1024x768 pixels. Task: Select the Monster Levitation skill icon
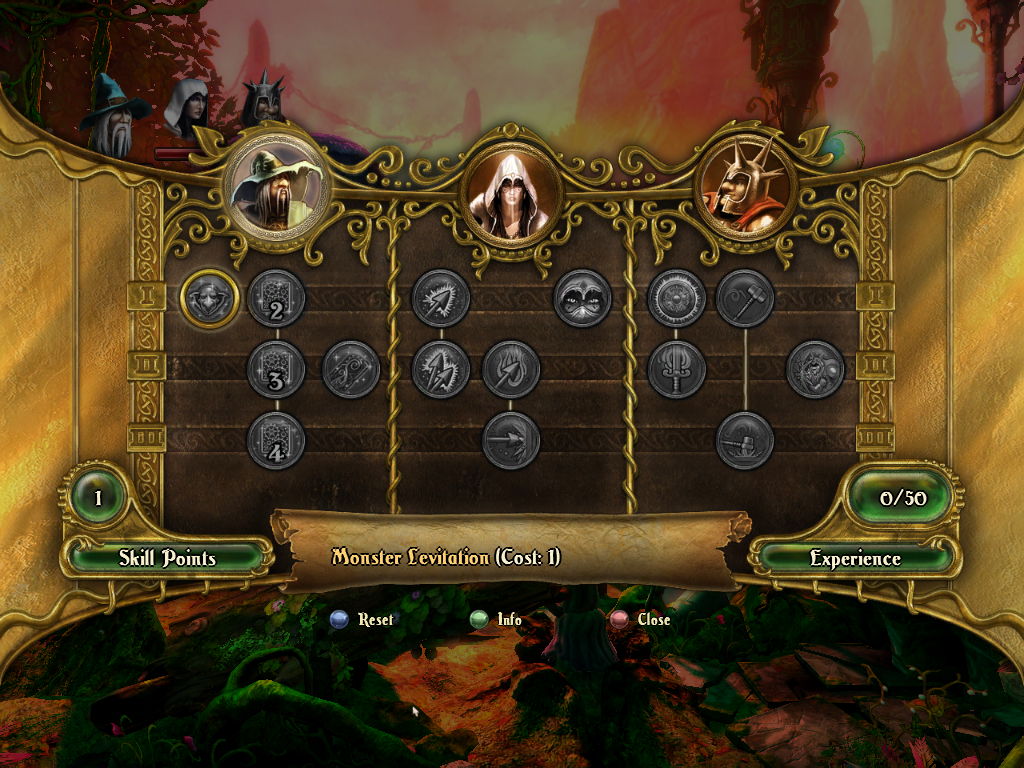210,298
